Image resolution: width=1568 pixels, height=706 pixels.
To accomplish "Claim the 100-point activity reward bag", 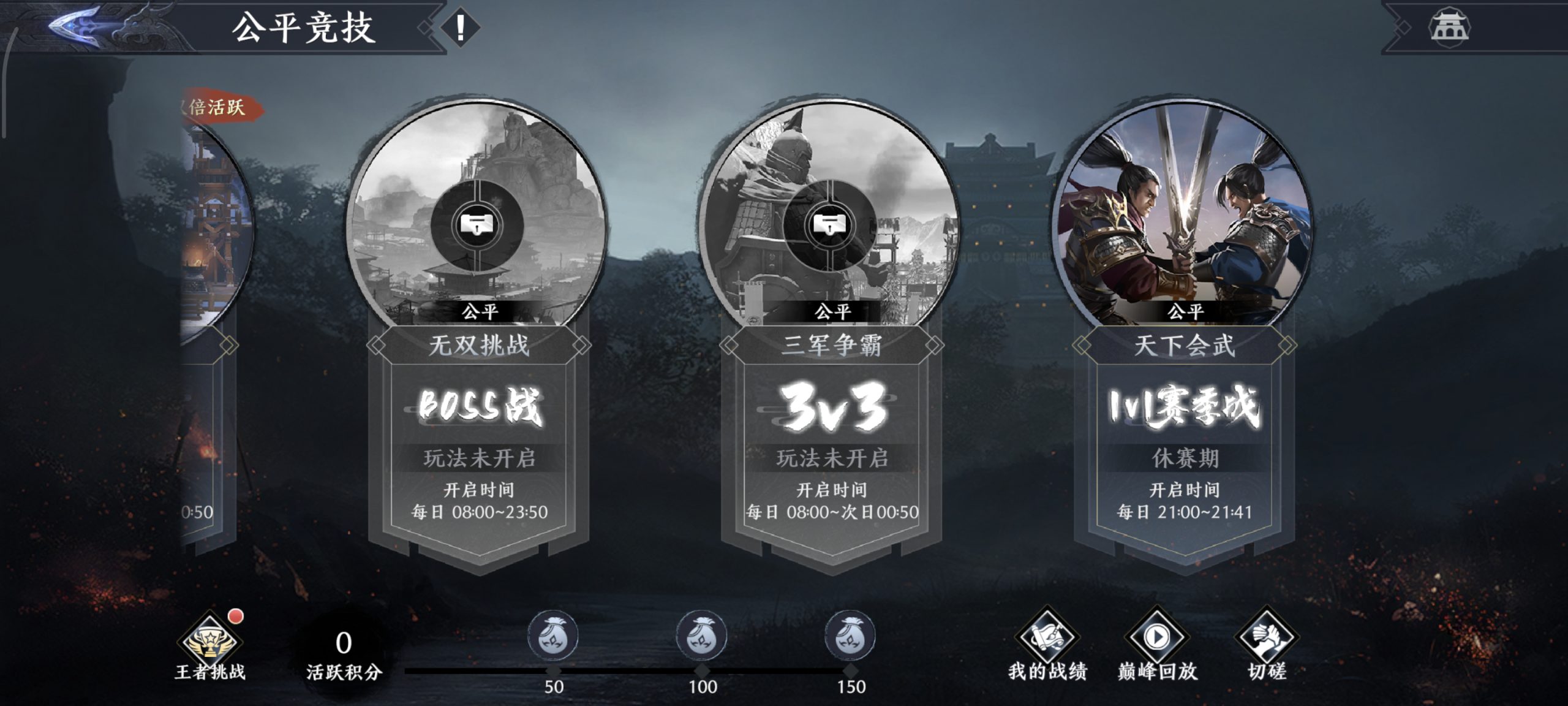I will pyautogui.click(x=702, y=636).
